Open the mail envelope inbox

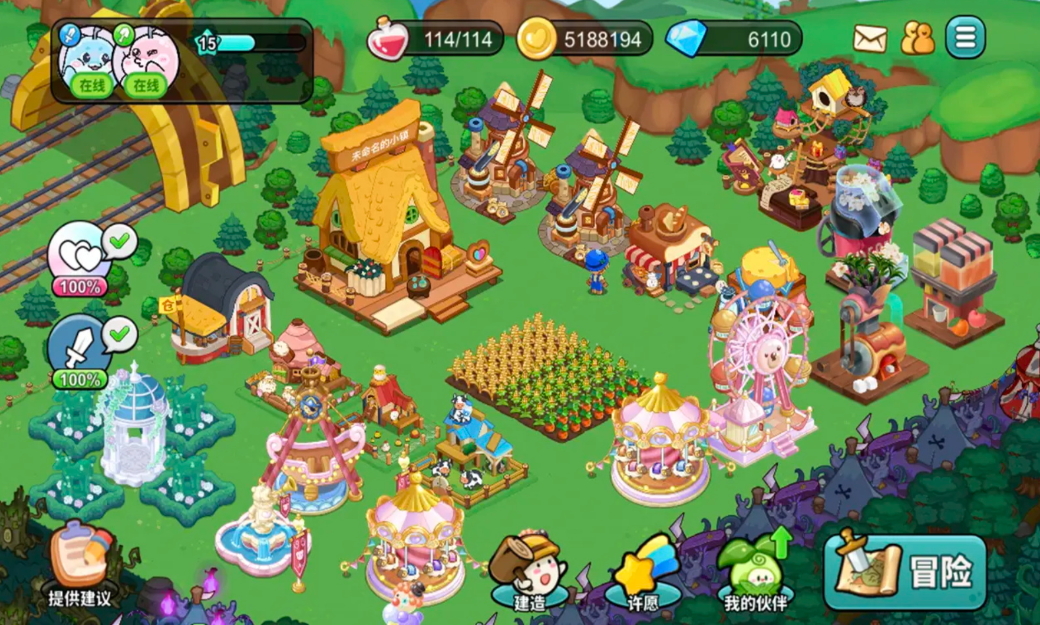870,39
